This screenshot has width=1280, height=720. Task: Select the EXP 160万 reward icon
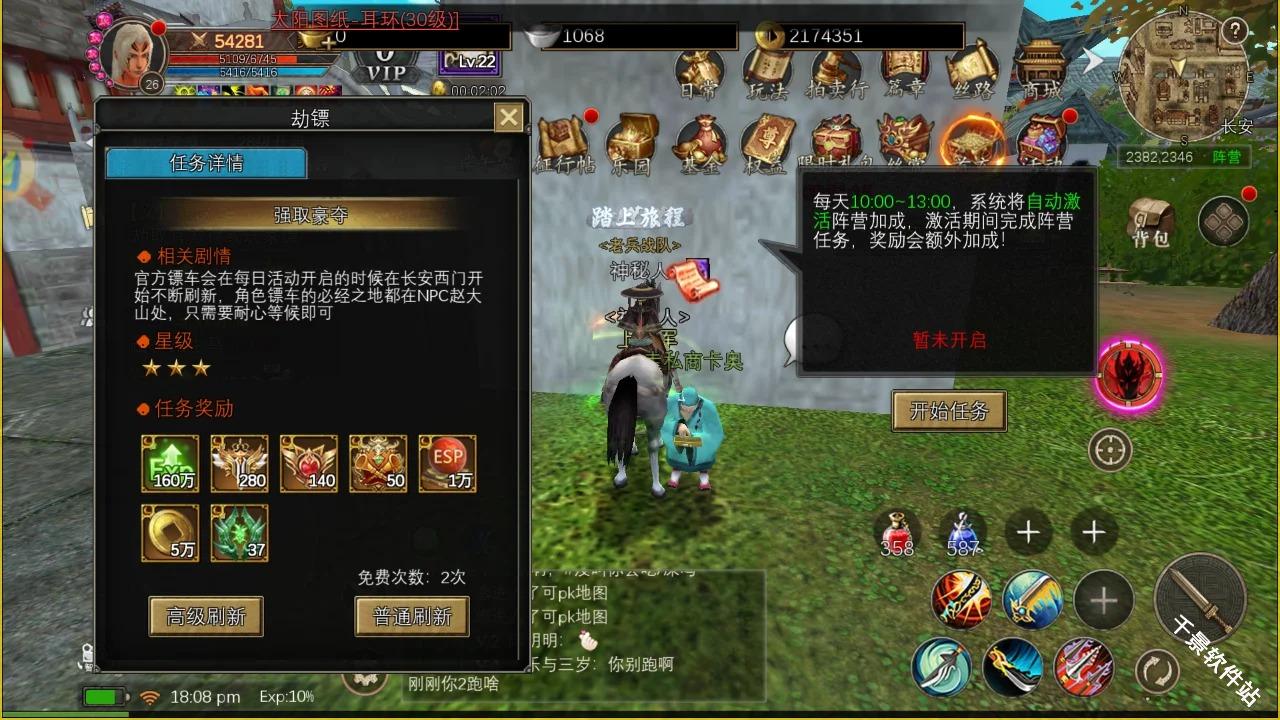tap(169, 463)
